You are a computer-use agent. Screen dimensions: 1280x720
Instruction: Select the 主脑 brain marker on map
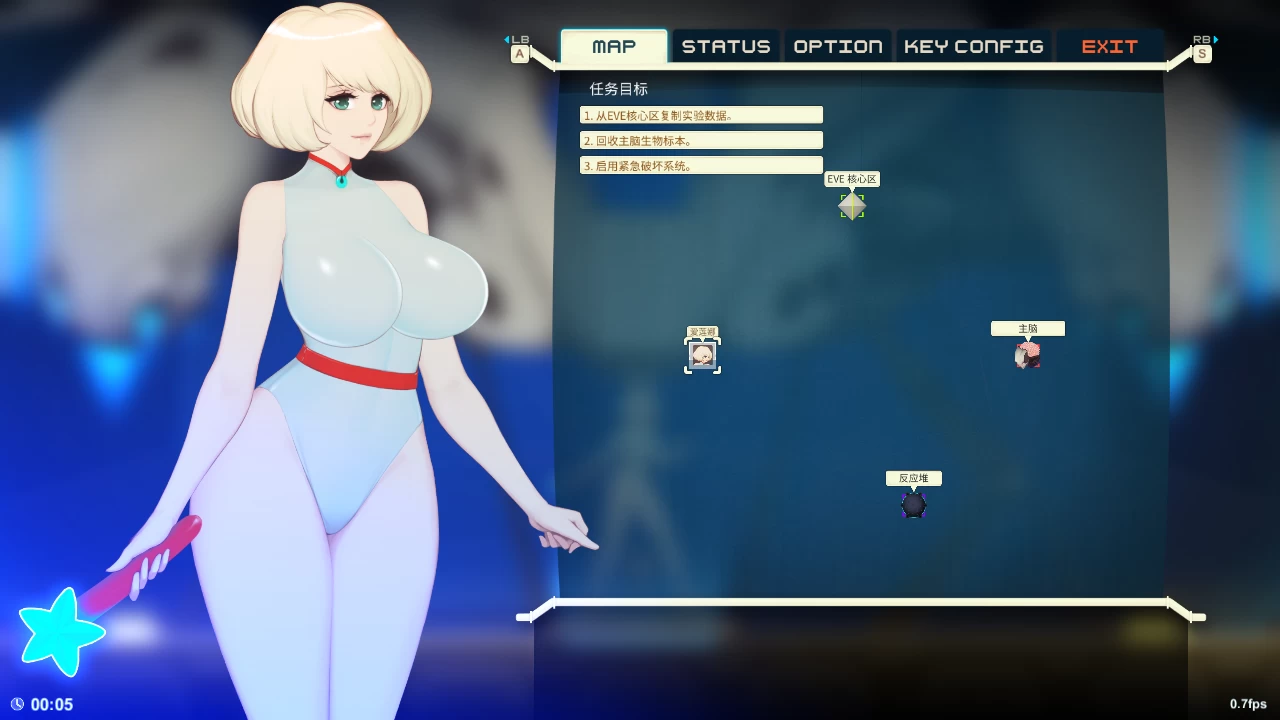point(1029,354)
